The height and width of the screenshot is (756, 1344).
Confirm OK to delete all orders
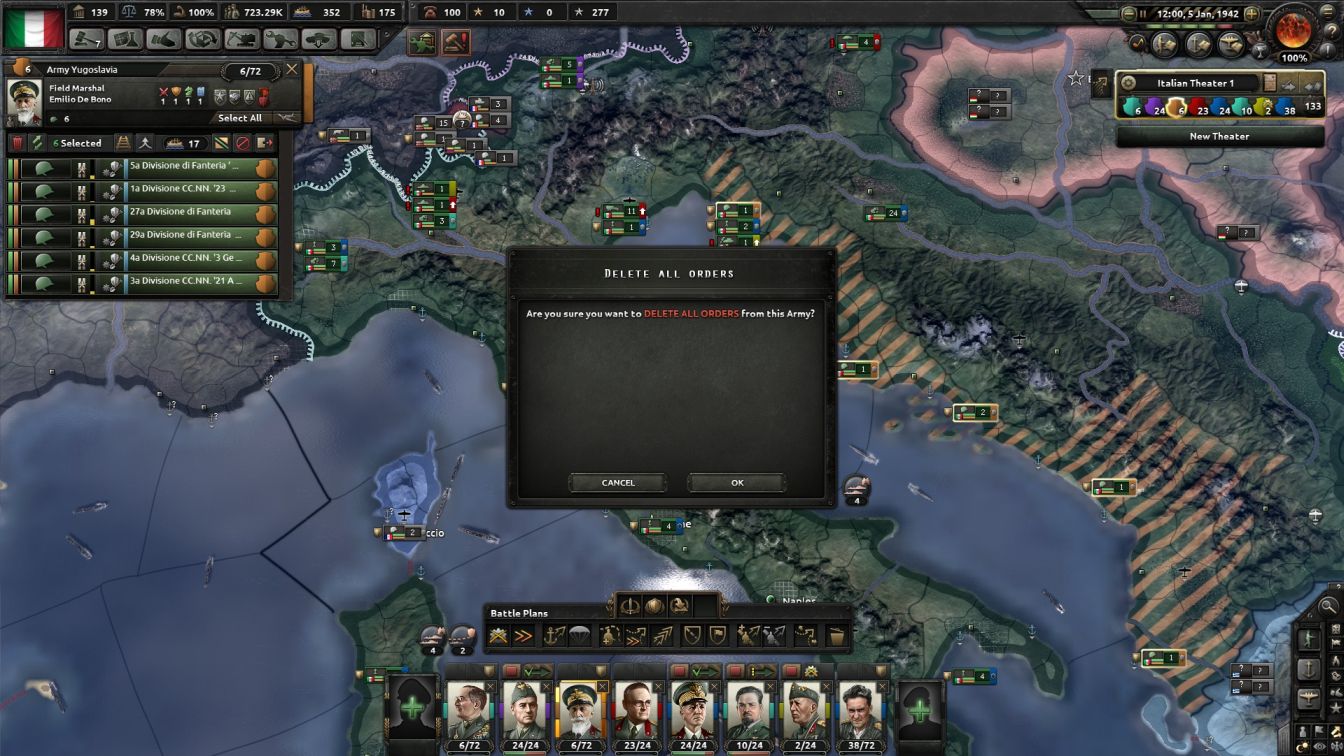[x=736, y=482]
